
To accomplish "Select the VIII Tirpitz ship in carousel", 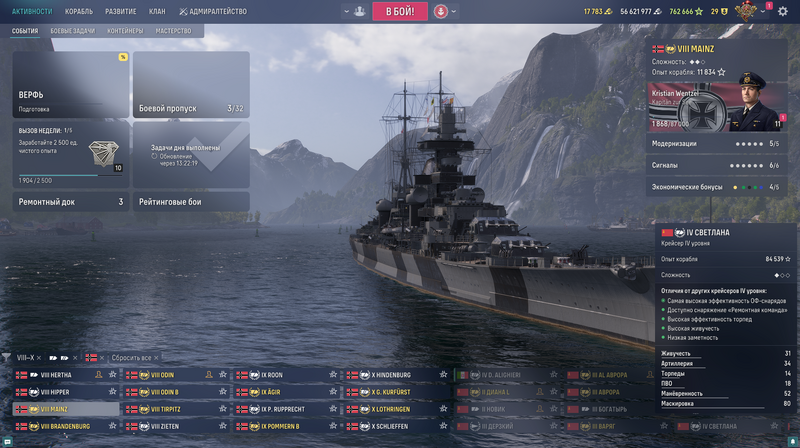I will 170,409.
